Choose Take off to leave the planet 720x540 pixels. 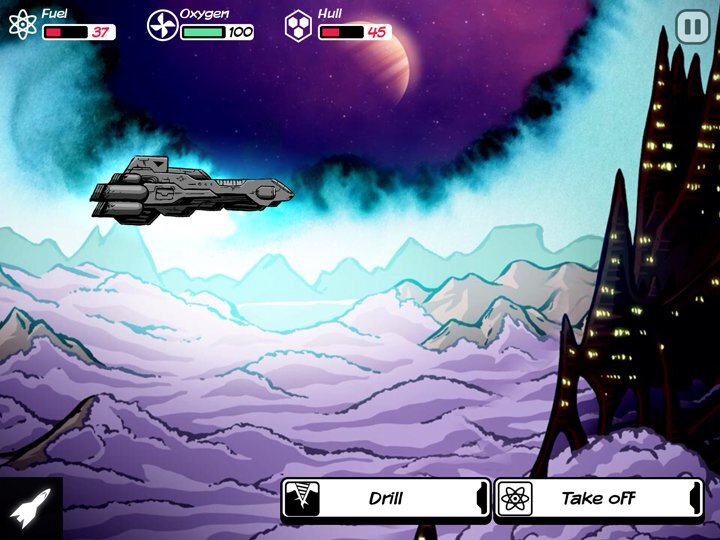[598, 498]
